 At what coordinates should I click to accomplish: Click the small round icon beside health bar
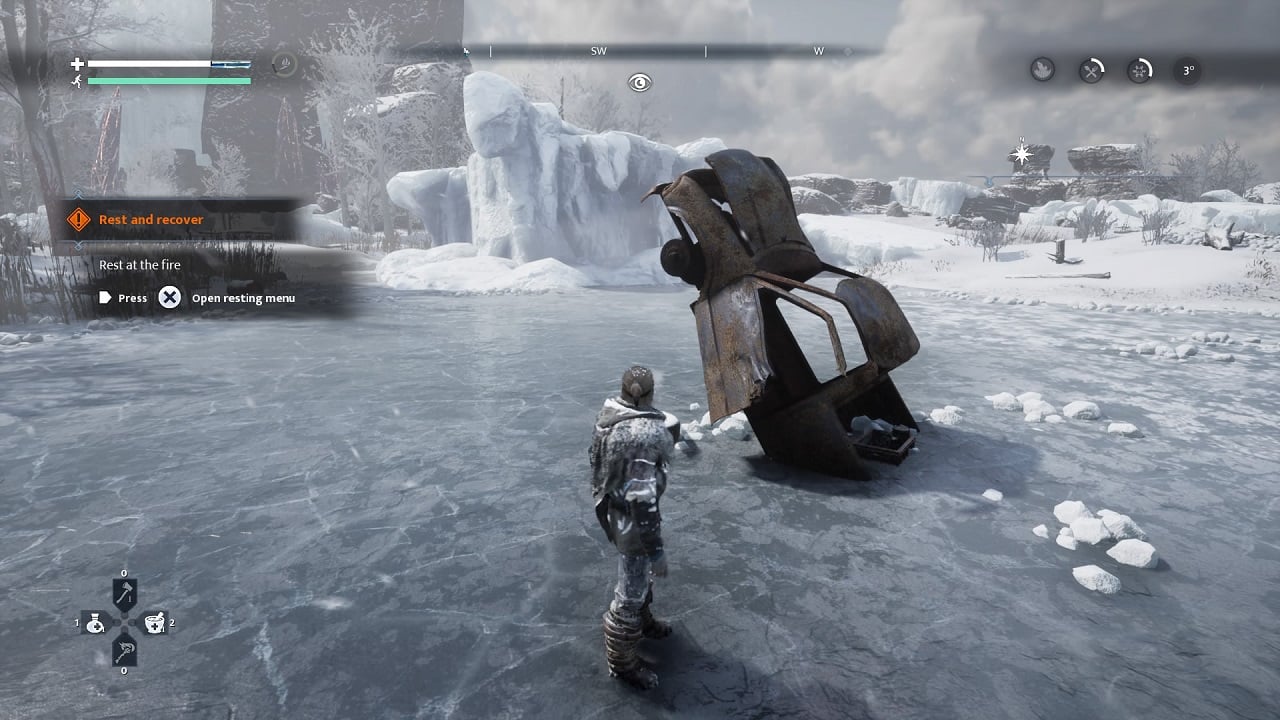pyautogui.click(x=284, y=65)
